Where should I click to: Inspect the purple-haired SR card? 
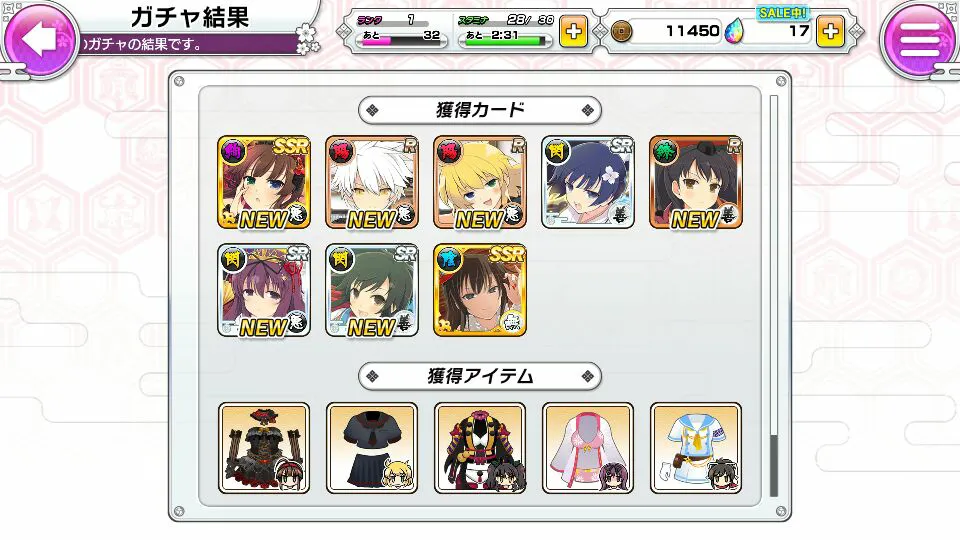[x=264, y=290]
